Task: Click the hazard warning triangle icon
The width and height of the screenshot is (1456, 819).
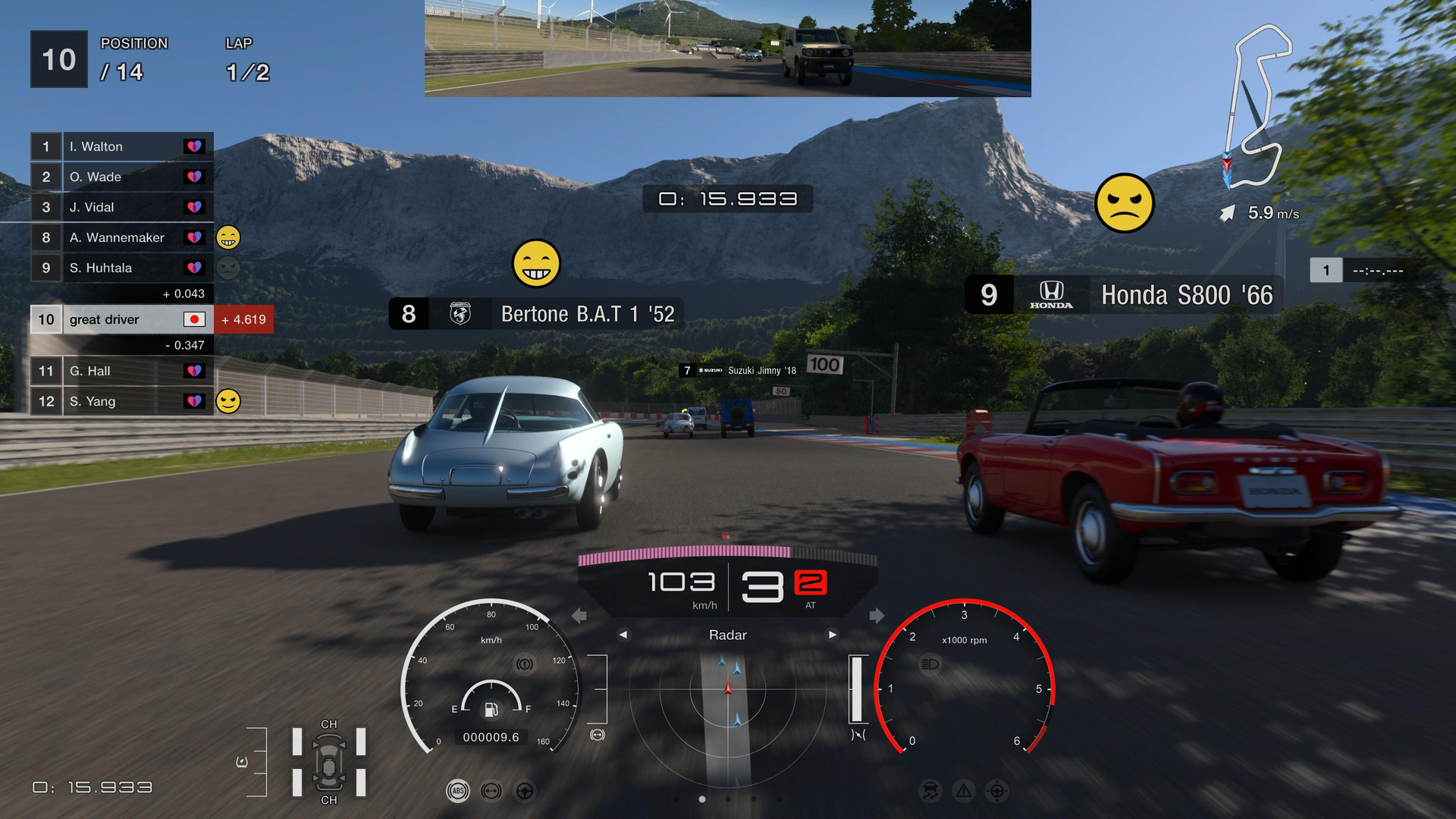Action: point(964,792)
